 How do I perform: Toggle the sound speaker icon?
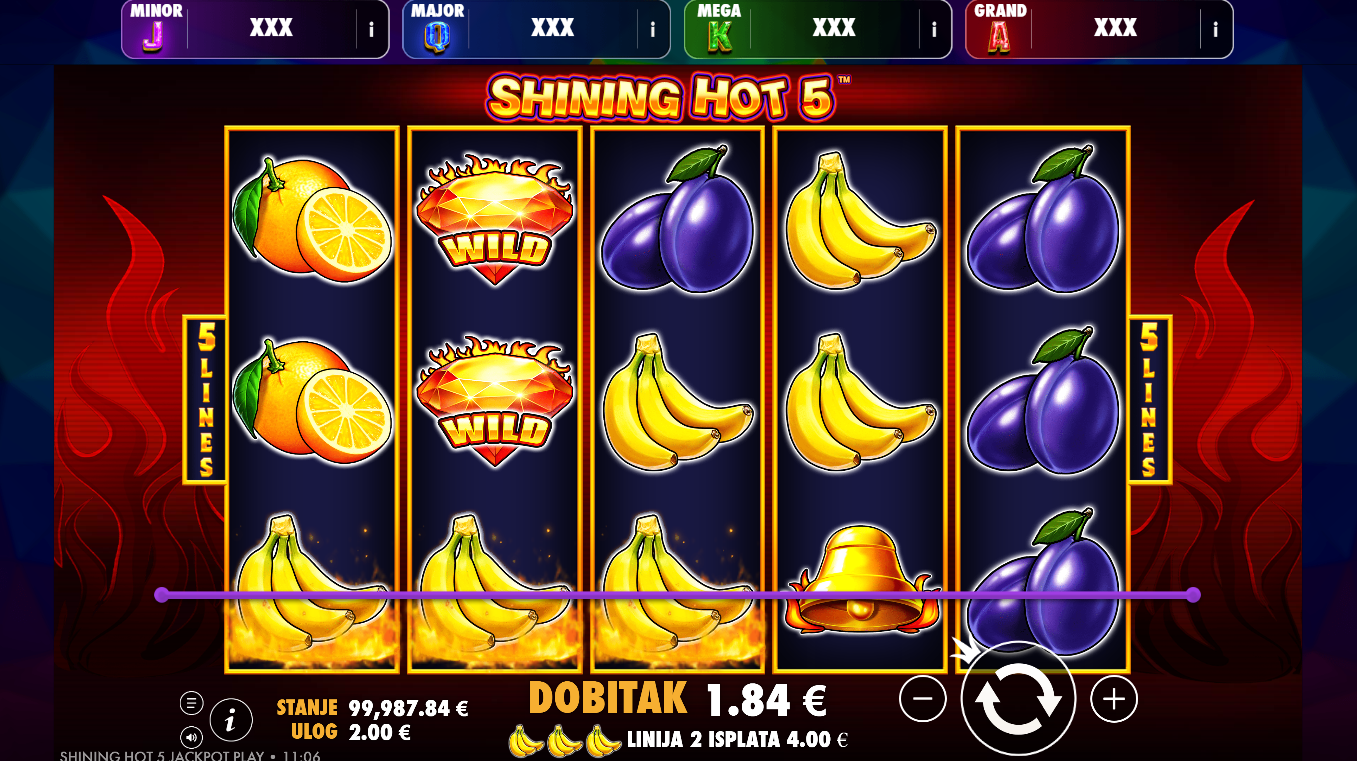[192, 737]
